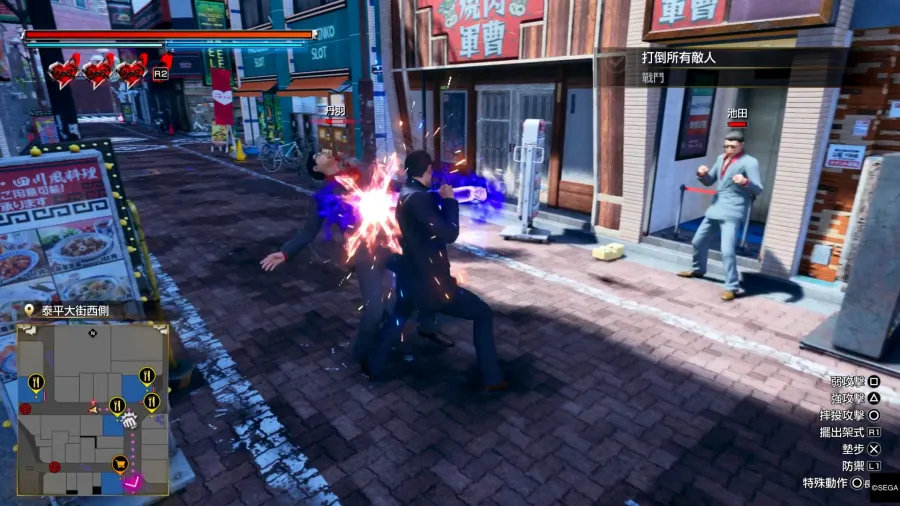Select the player arrow on the minimap
Screen dimensions: 900x506
pyautogui.click(x=94, y=408)
